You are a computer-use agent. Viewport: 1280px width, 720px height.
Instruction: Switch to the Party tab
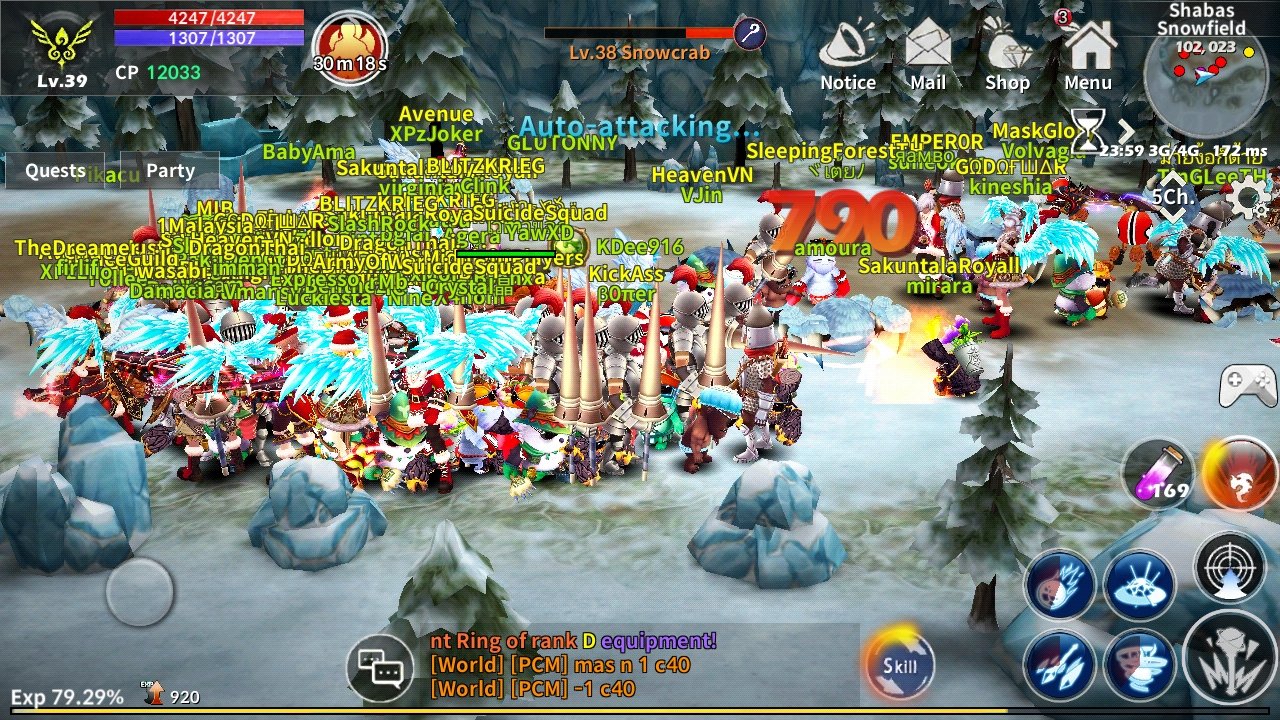[x=170, y=171]
